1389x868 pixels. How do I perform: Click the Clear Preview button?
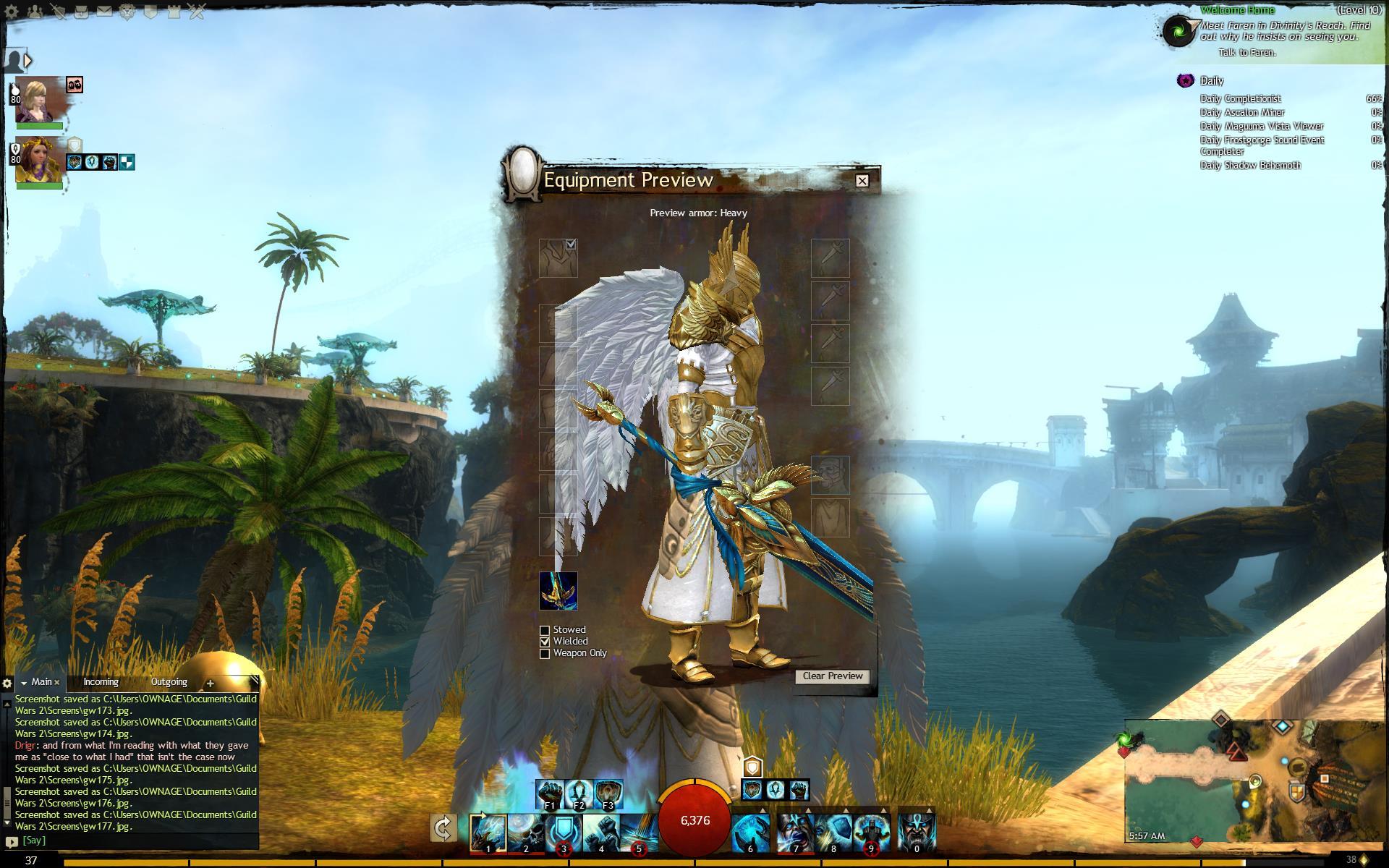[832, 676]
